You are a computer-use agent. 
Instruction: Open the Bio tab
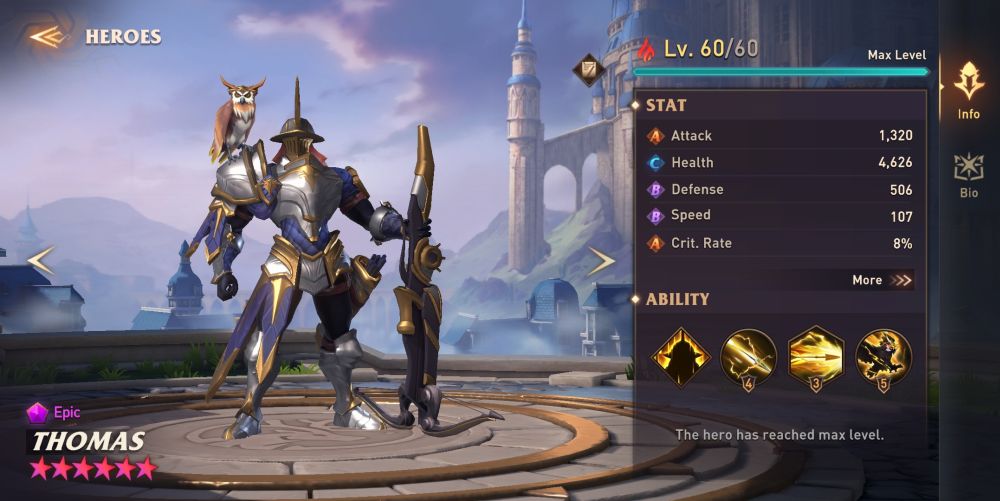pos(968,175)
